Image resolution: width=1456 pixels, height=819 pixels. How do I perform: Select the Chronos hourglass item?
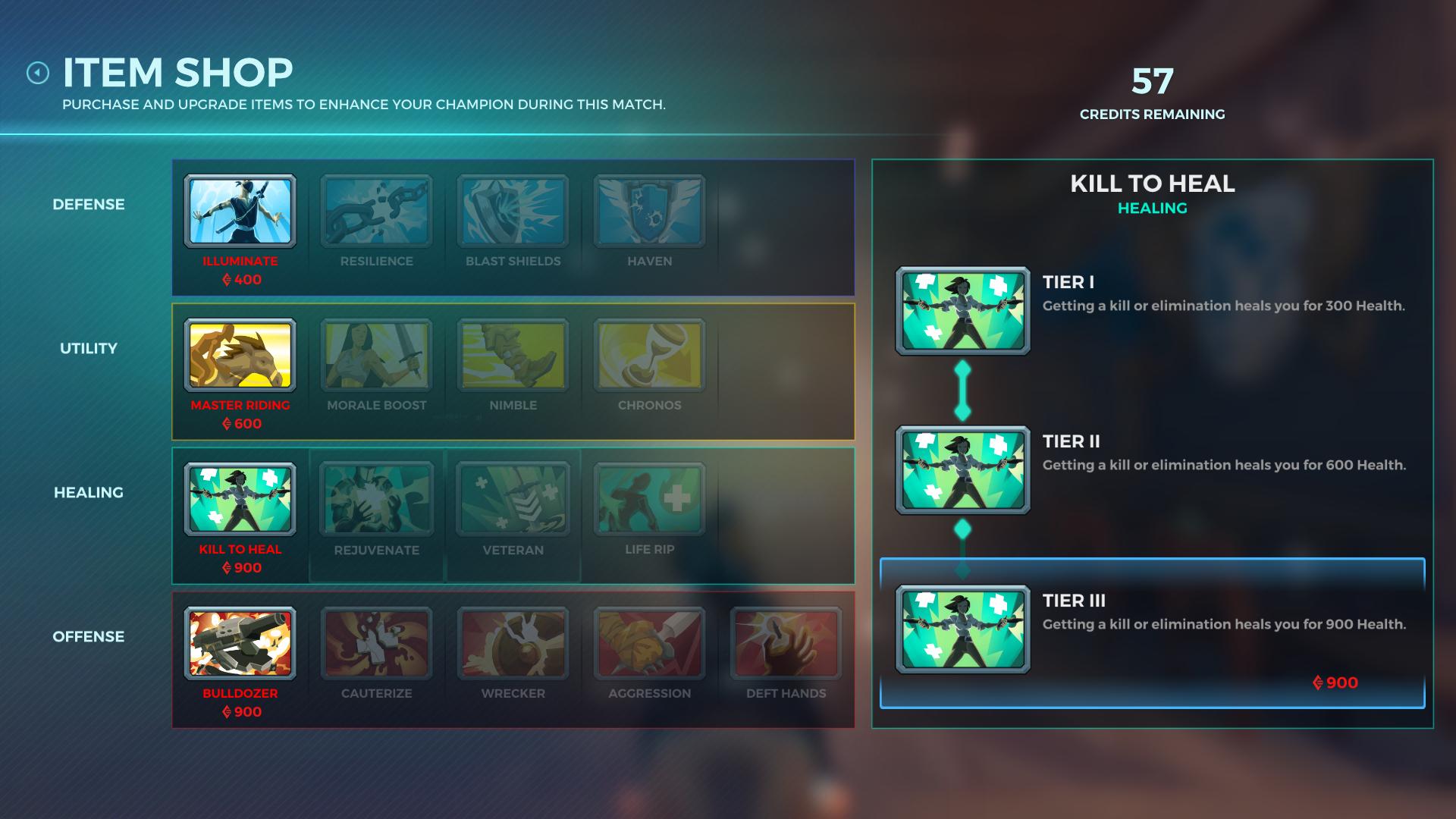[x=649, y=356]
